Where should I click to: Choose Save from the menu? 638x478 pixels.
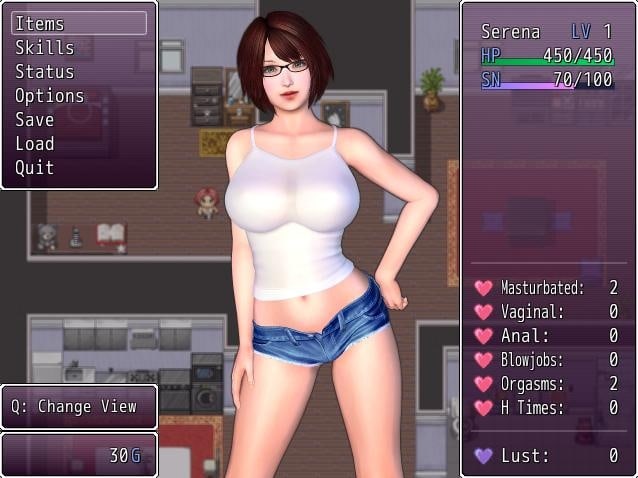click(34, 120)
